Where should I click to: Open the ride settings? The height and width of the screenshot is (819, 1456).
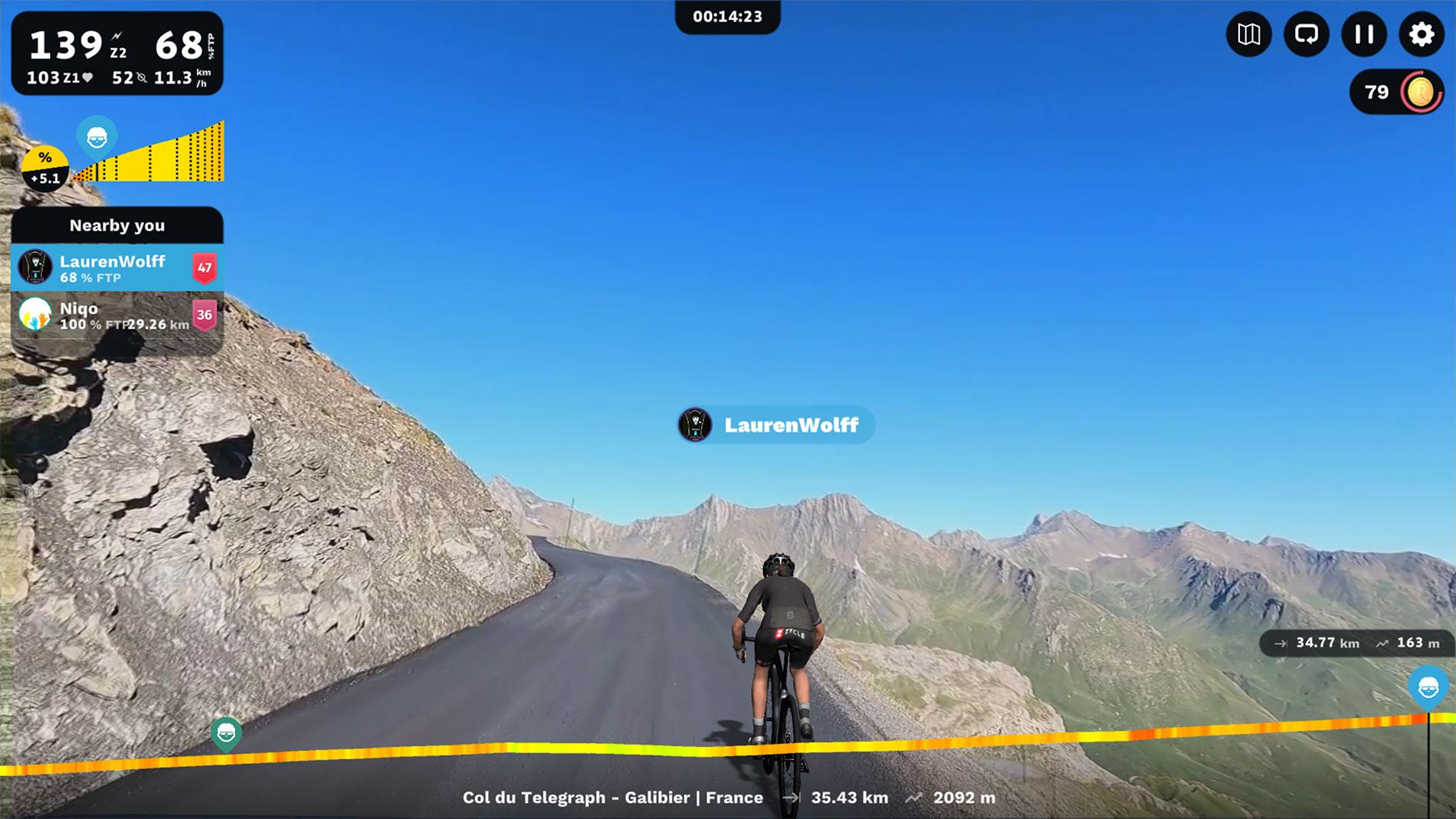(x=1420, y=34)
